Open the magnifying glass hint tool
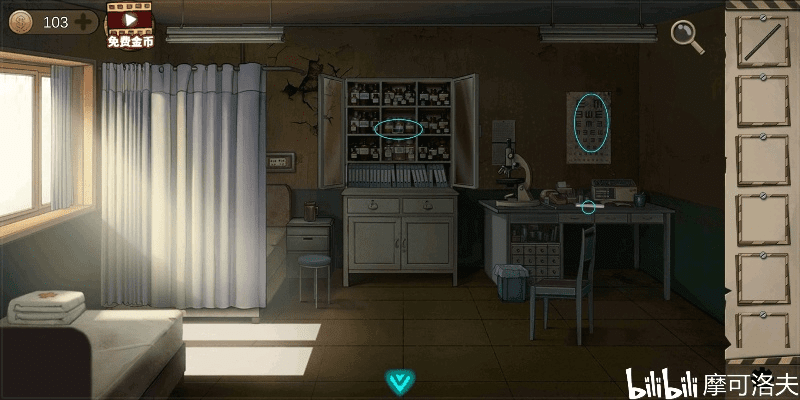The height and width of the screenshot is (400, 800). point(687,36)
